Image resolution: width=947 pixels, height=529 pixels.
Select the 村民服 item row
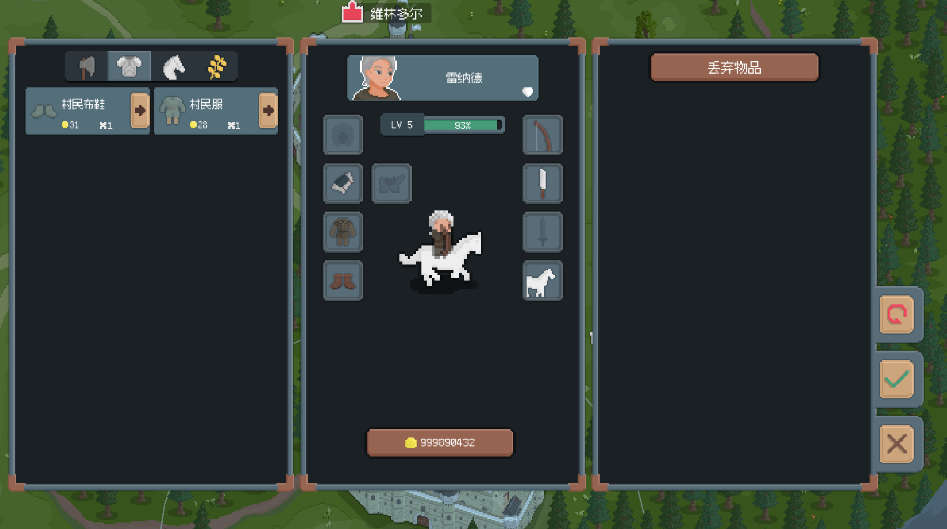[x=205, y=110]
